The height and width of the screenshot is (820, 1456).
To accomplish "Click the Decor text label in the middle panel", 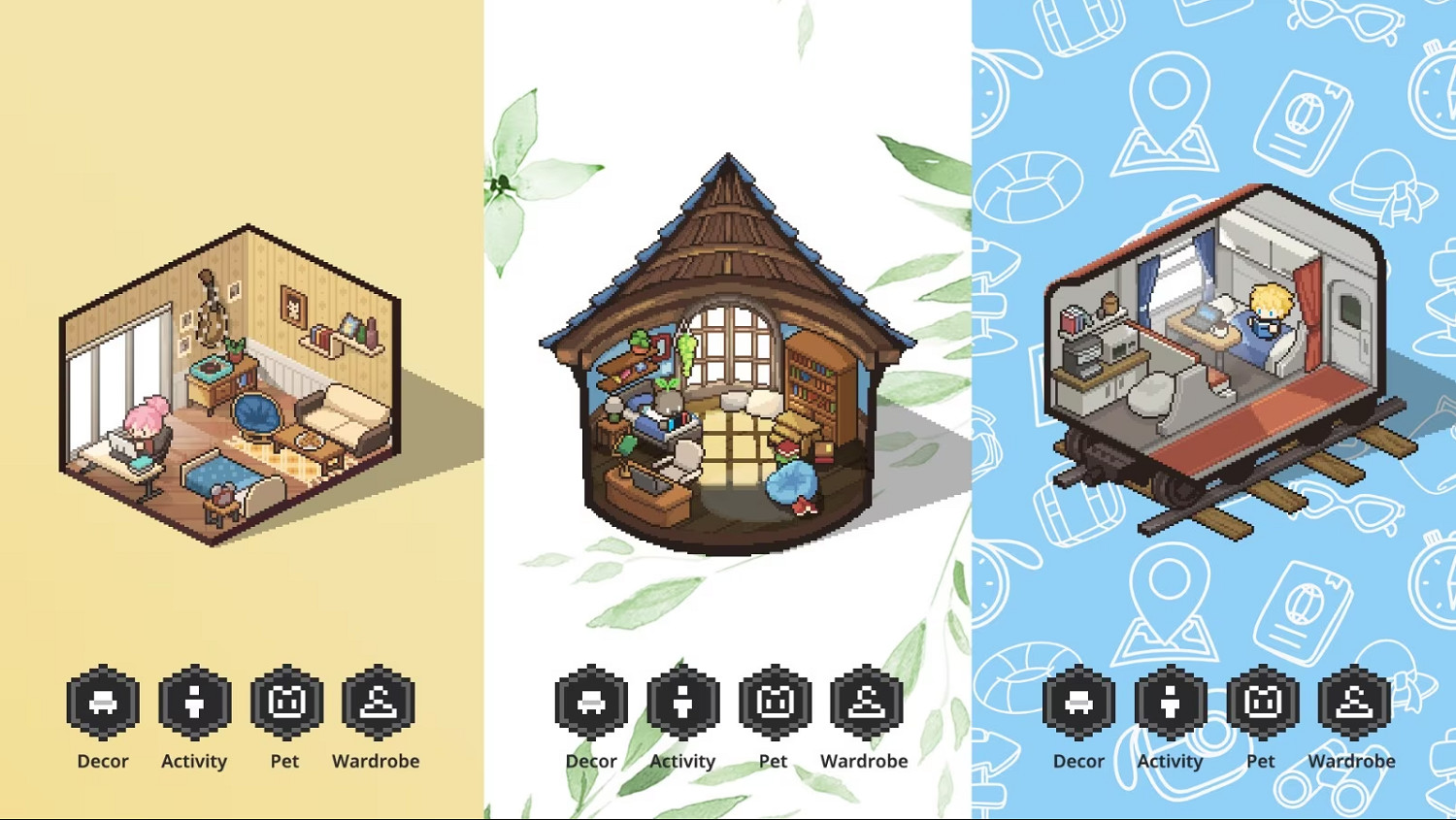I will (x=591, y=761).
